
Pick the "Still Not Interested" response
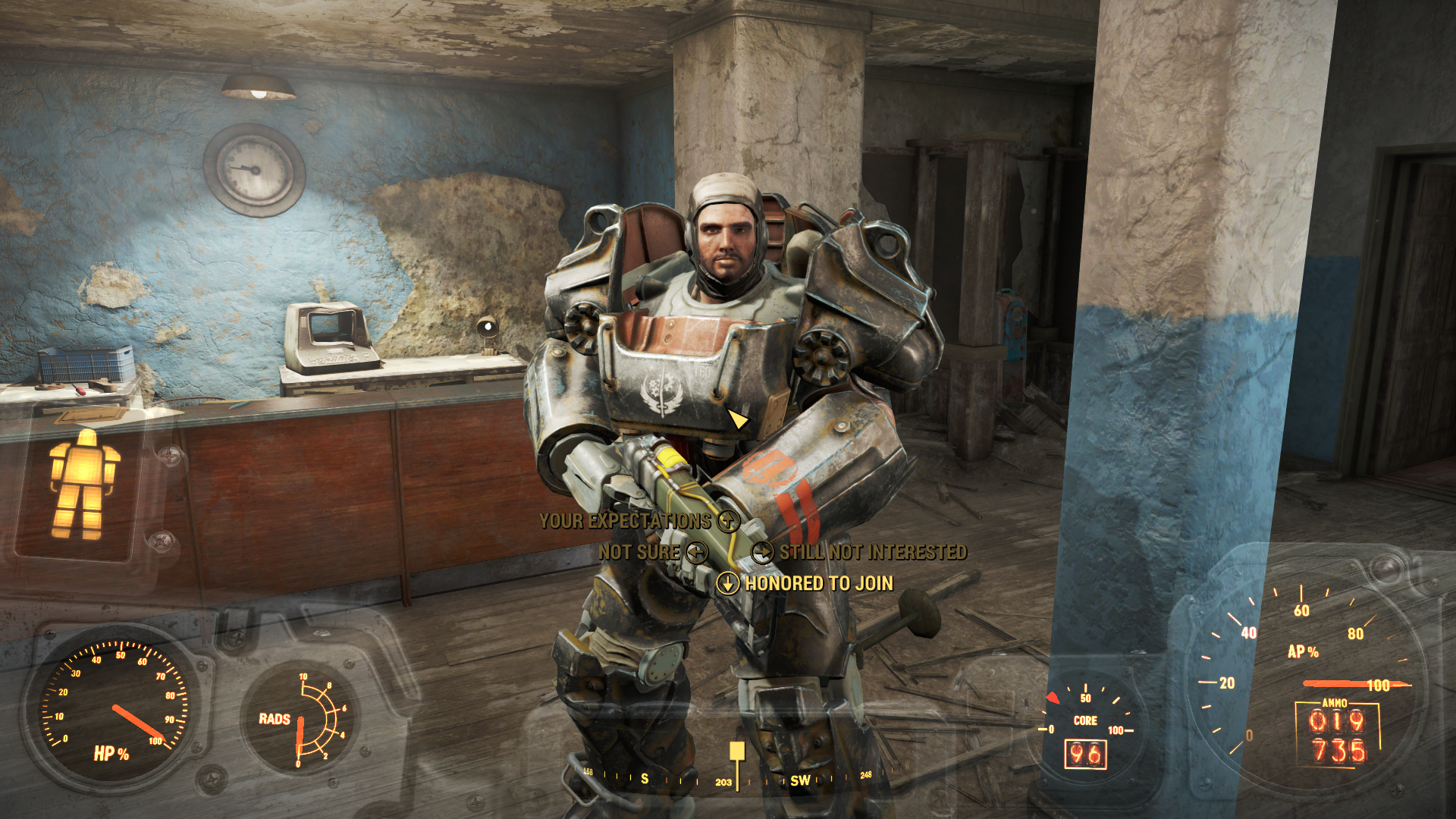click(872, 552)
